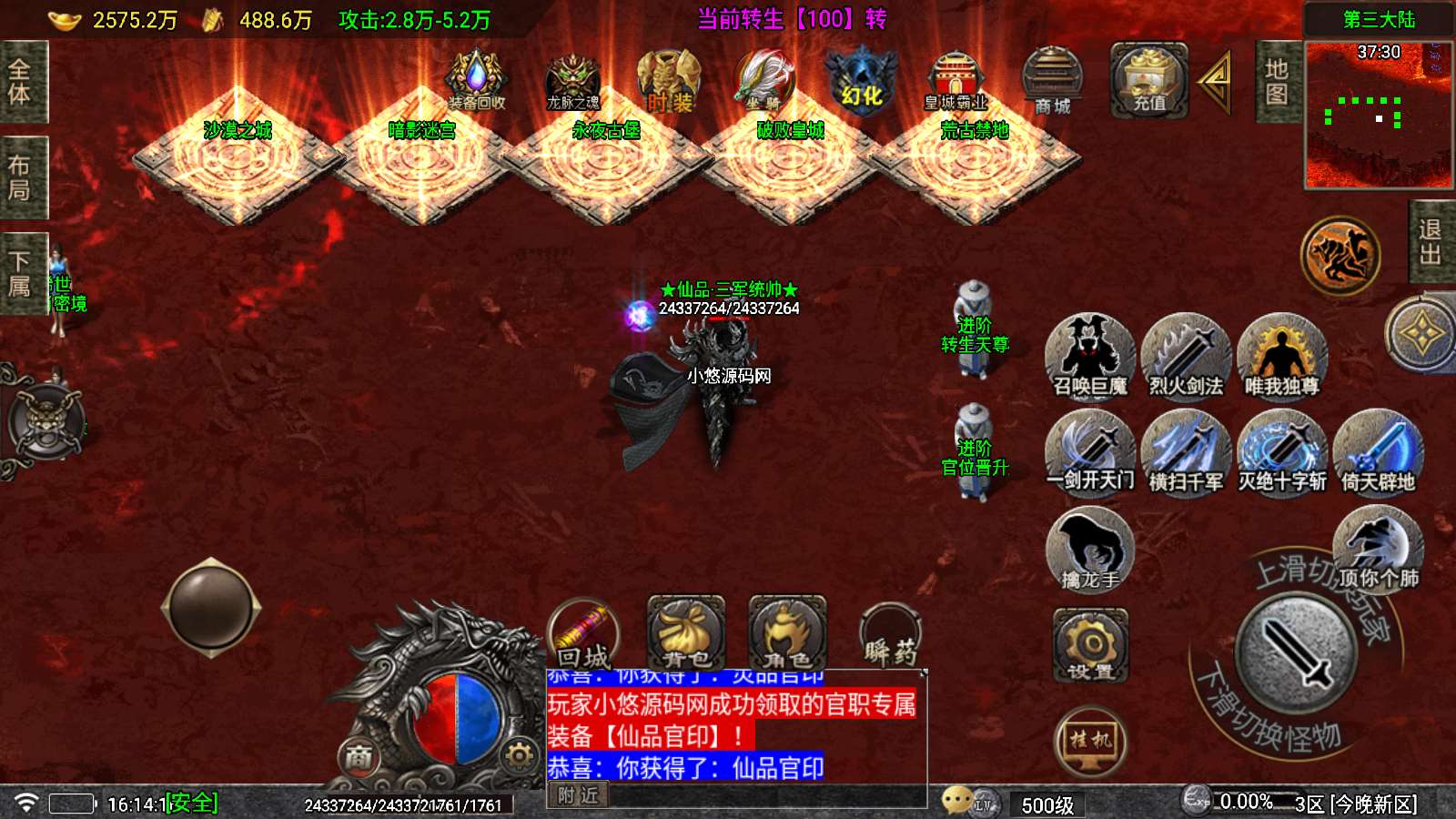Screen dimensions: 1456x819
Task: Click the minimap in the corner
Action: pos(1379,114)
